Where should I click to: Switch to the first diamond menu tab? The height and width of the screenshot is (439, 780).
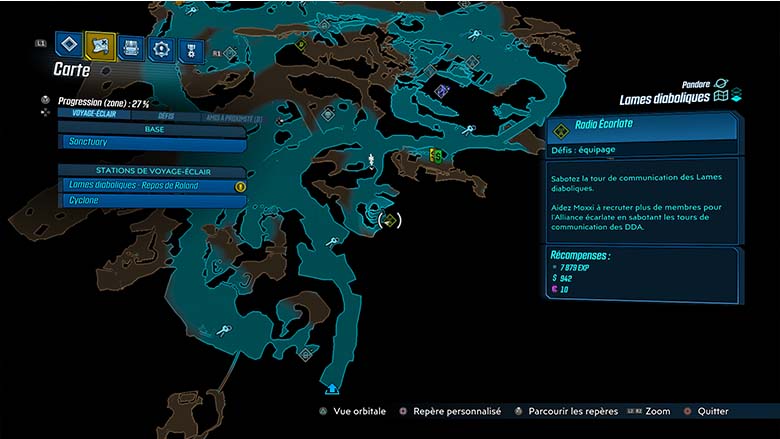coord(68,45)
